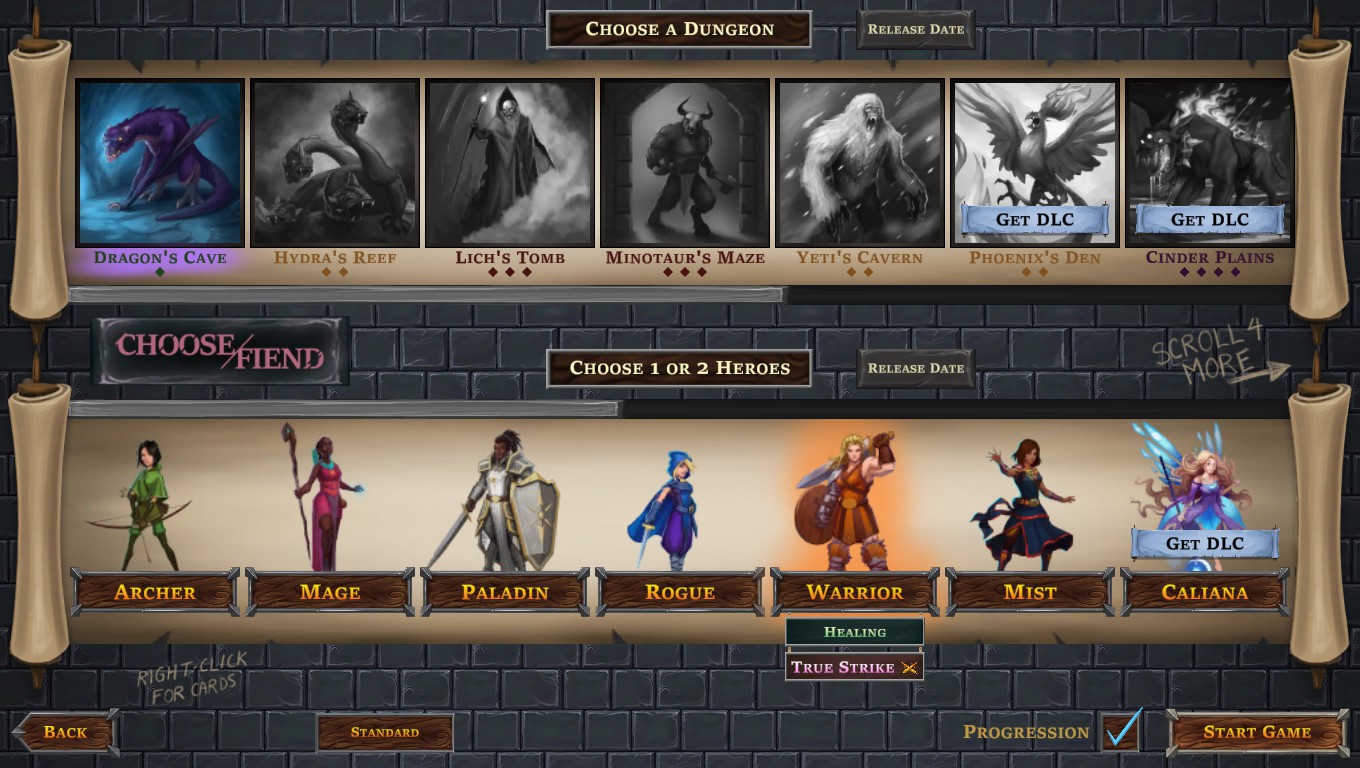Pick the Paladin hero
Image resolution: width=1360 pixels, height=768 pixels.
[x=505, y=592]
